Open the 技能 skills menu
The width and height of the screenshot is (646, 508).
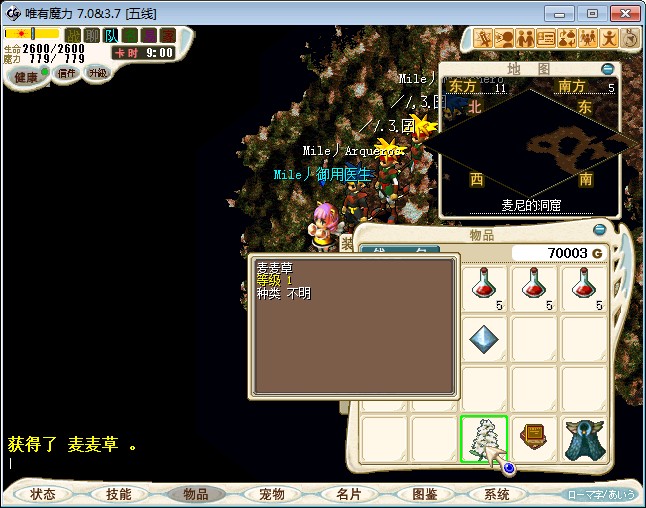point(119,494)
